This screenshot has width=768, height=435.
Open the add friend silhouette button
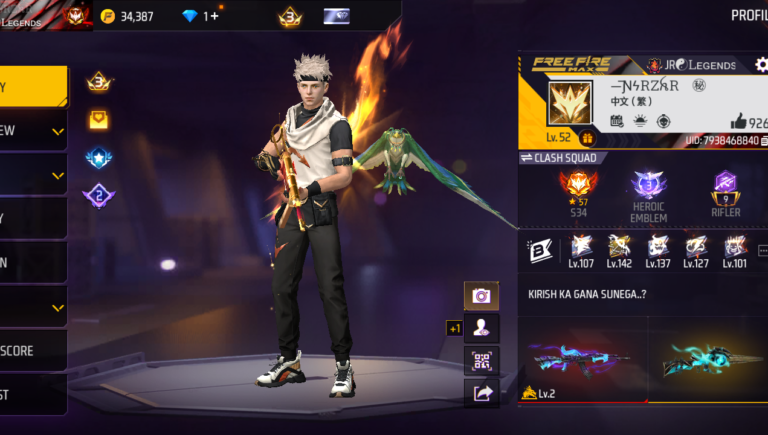tap(481, 327)
